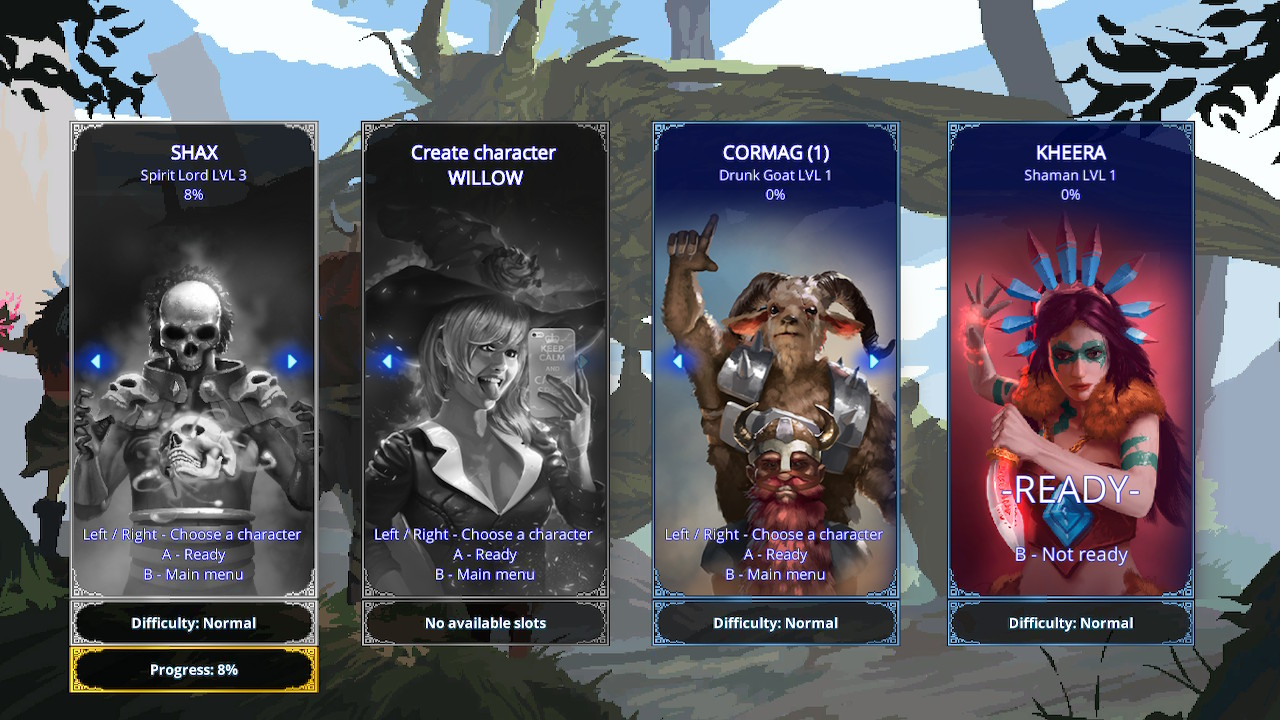Toggle KHEERA from READY to not ready

pyautogui.click(x=1070, y=554)
